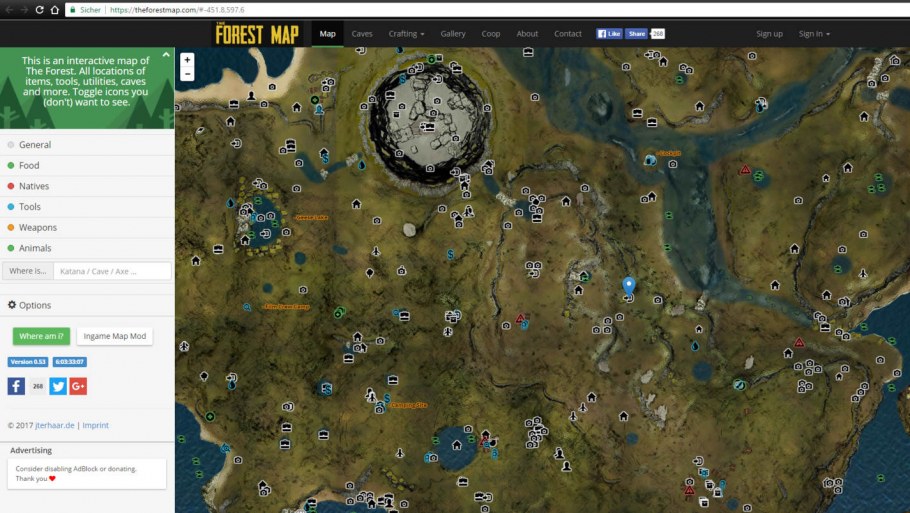Switch to the Caves tab
Image resolution: width=910 pixels, height=513 pixels.
tap(362, 34)
